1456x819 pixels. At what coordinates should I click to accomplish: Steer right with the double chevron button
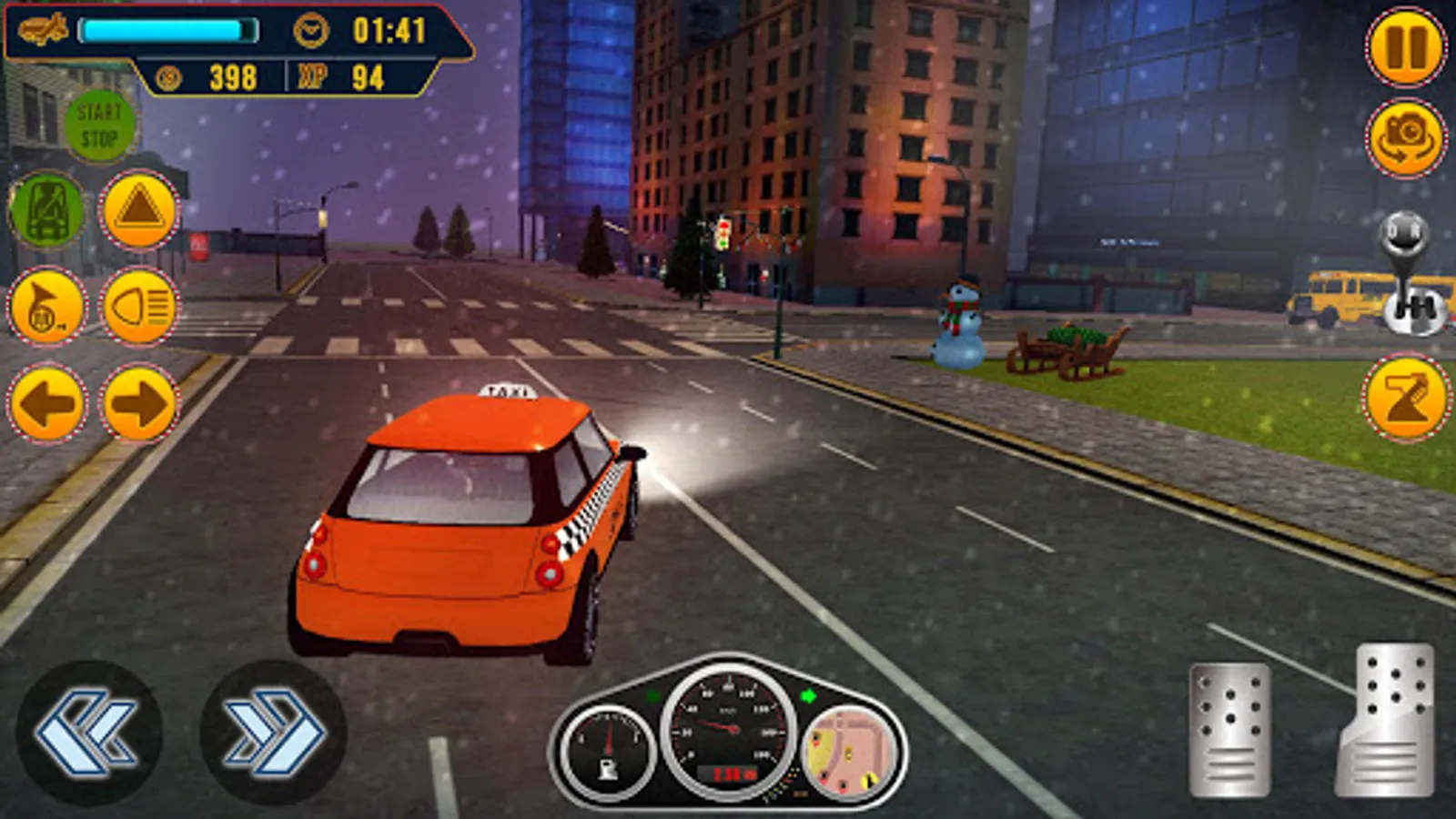[273, 733]
